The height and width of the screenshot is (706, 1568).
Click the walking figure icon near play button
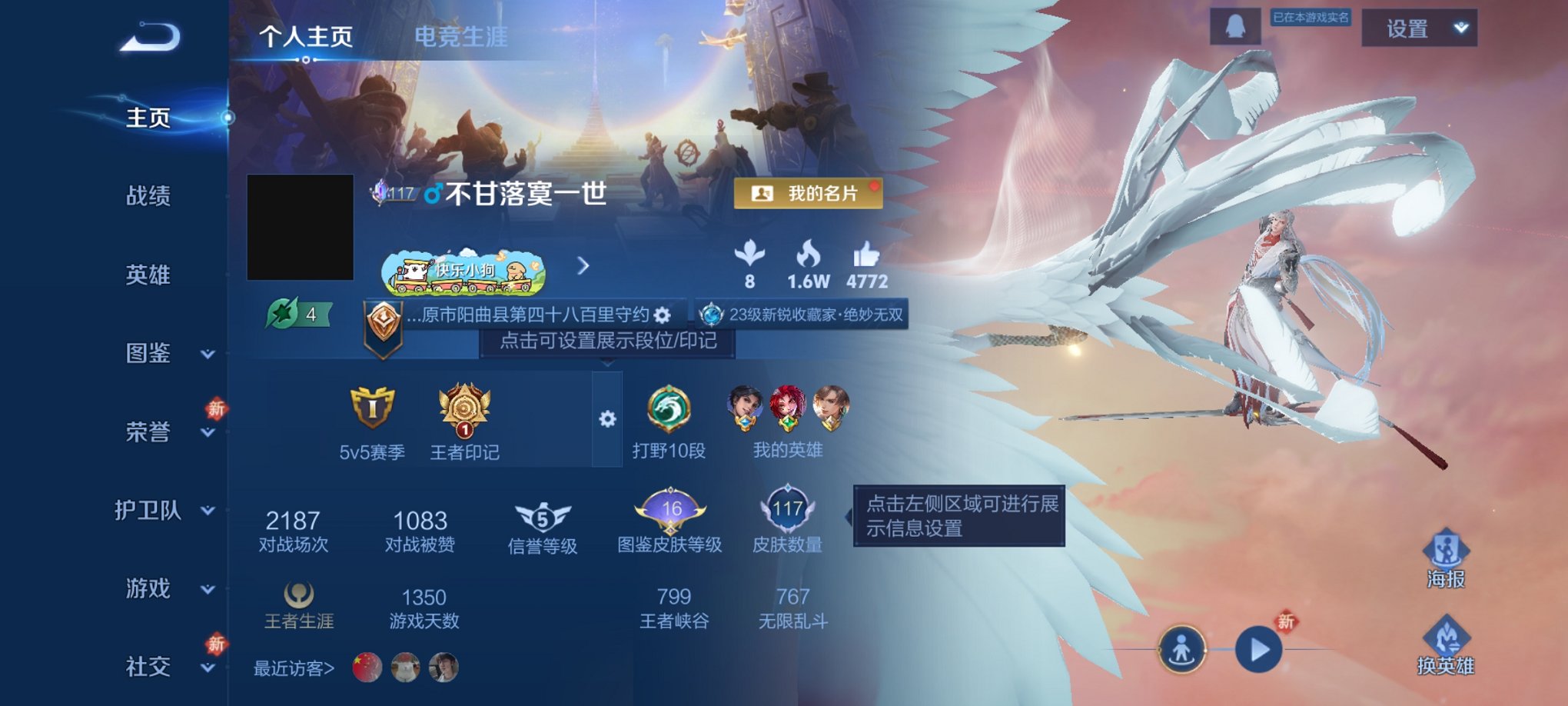click(x=1183, y=648)
